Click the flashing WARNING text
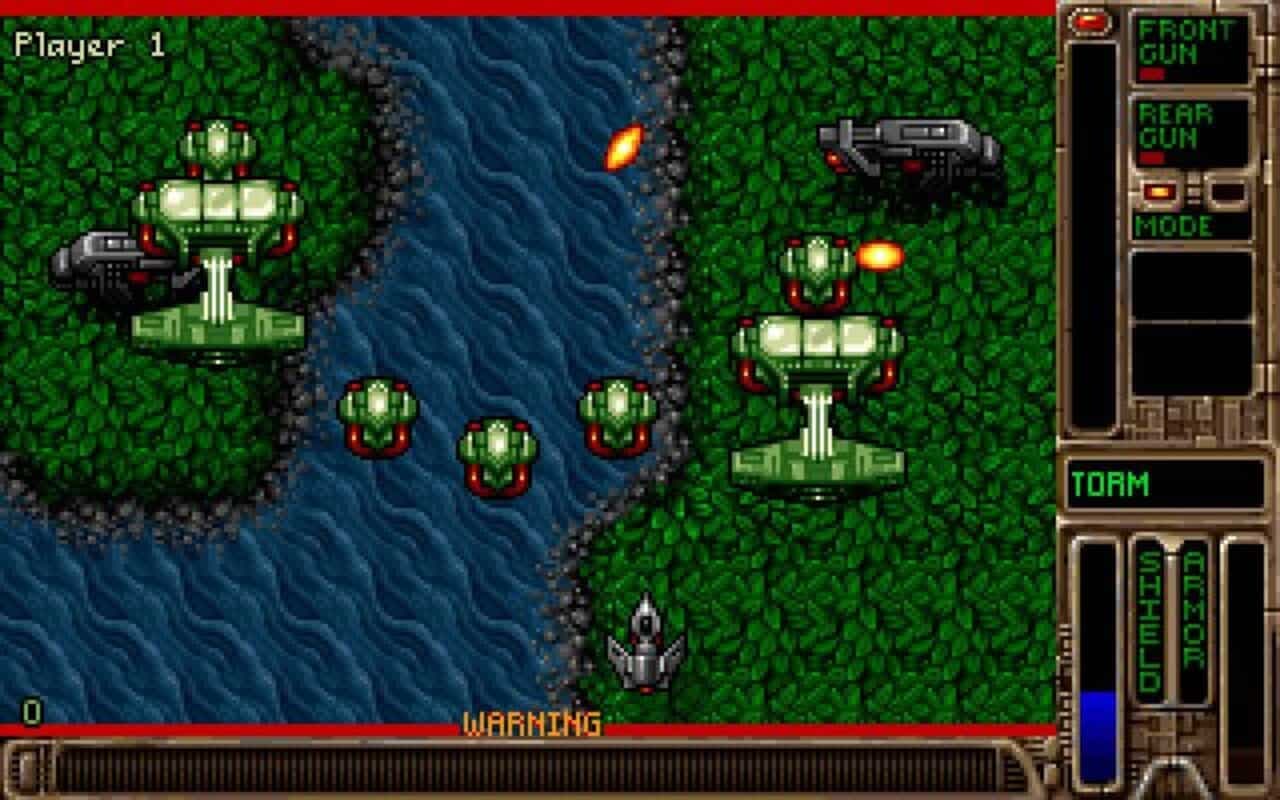This screenshot has width=1280, height=800. (530, 723)
